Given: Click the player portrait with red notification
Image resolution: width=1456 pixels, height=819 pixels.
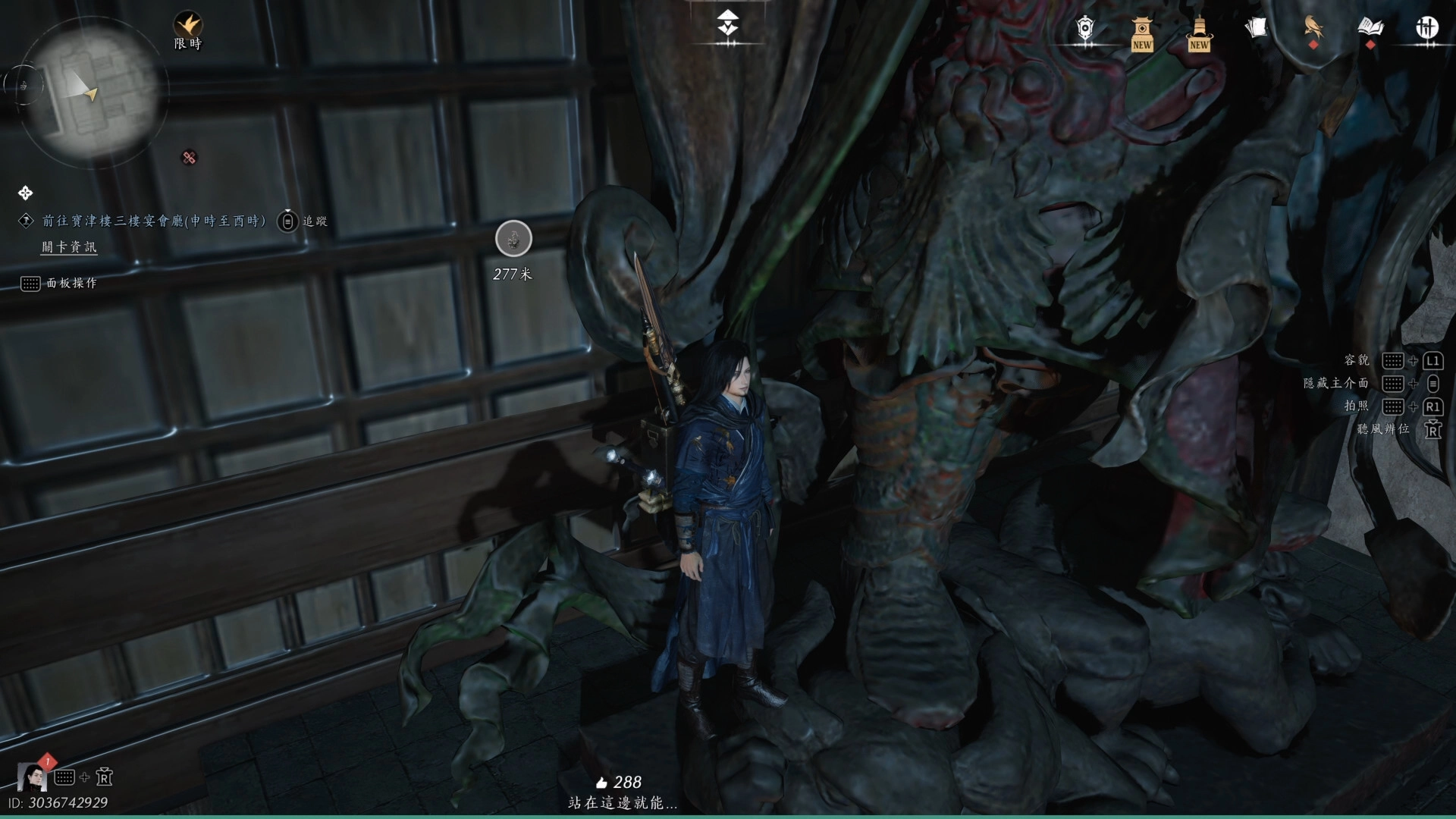Looking at the screenshot, I should pyautogui.click(x=33, y=776).
